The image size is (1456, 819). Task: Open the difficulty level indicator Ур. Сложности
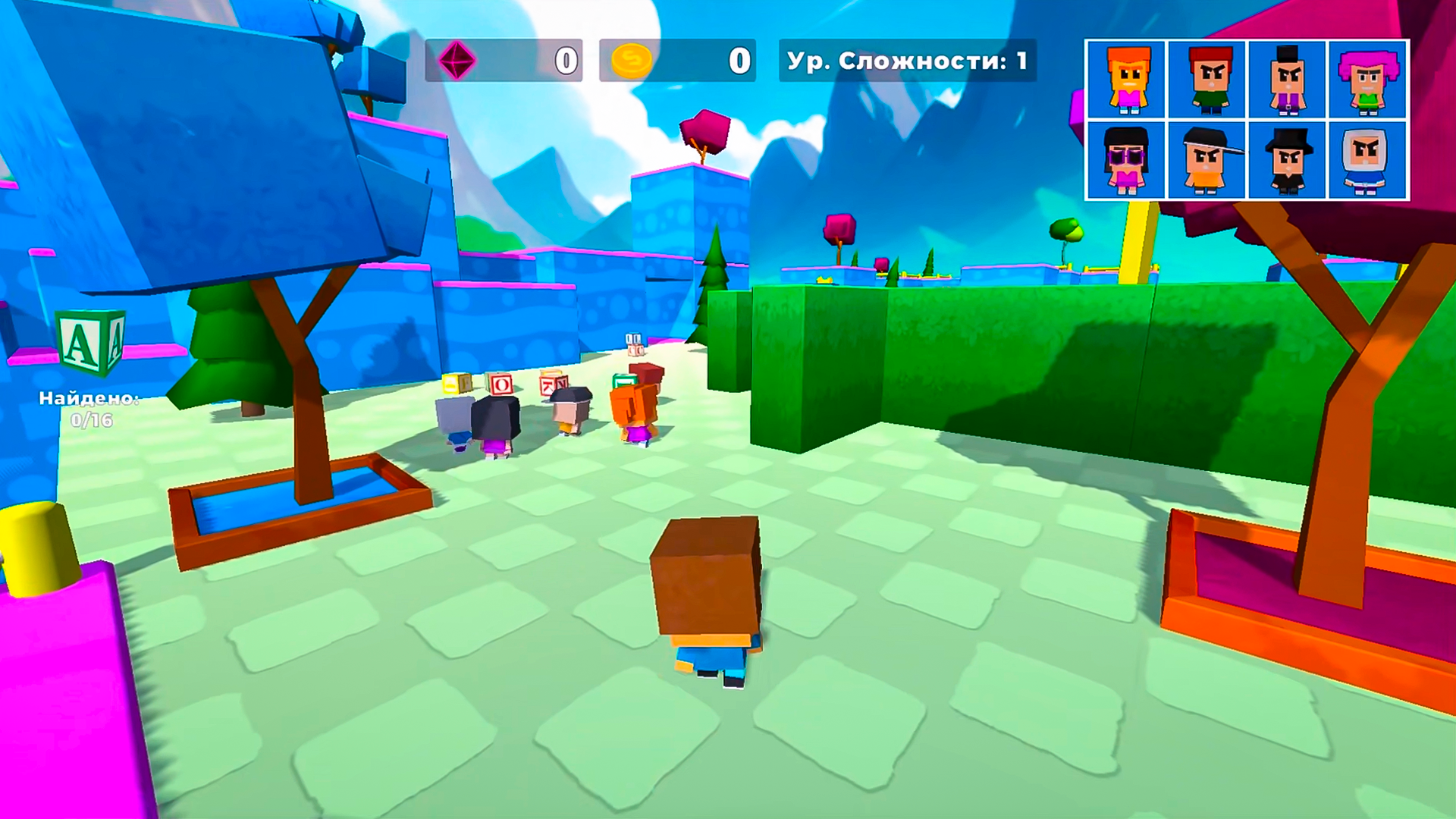tap(907, 62)
